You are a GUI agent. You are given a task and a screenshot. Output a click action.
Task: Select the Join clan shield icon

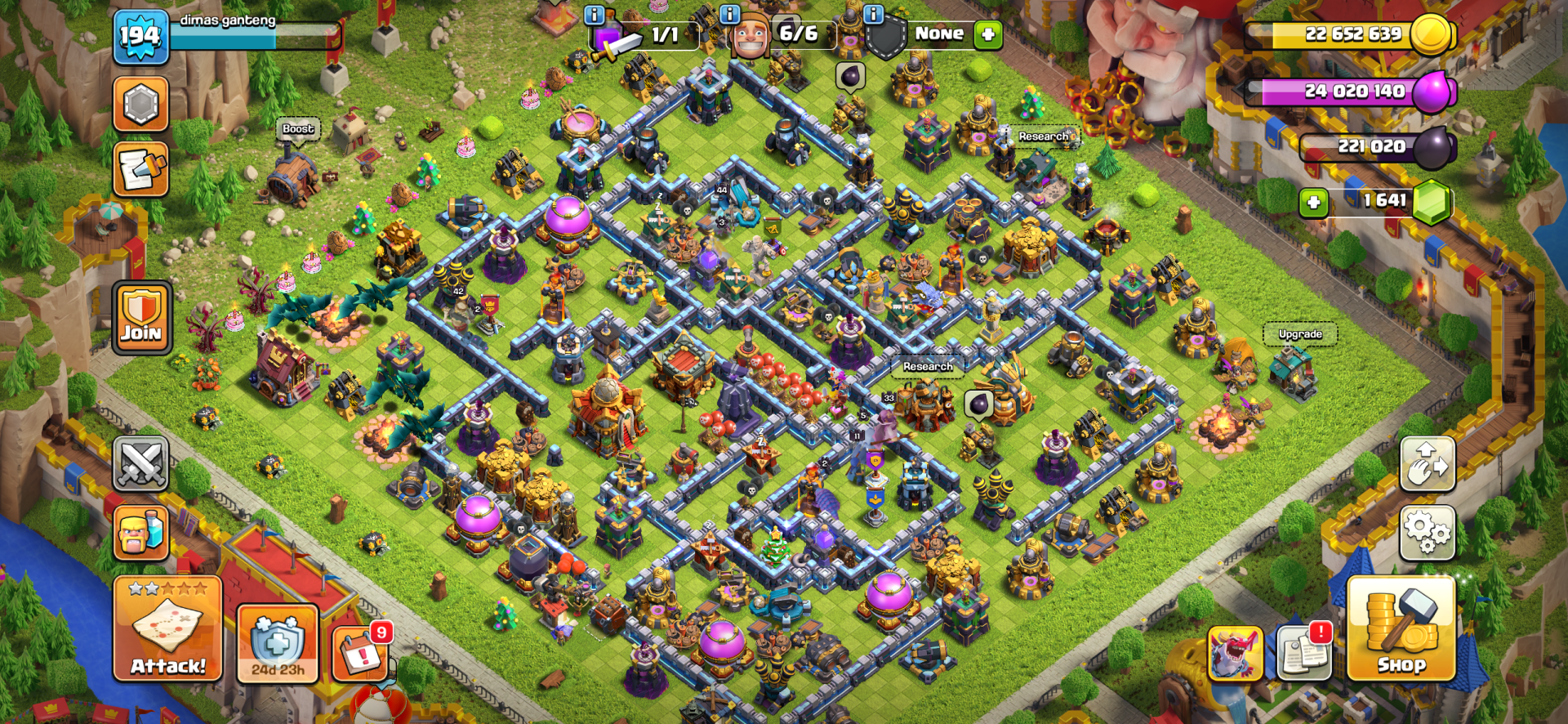click(140, 319)
